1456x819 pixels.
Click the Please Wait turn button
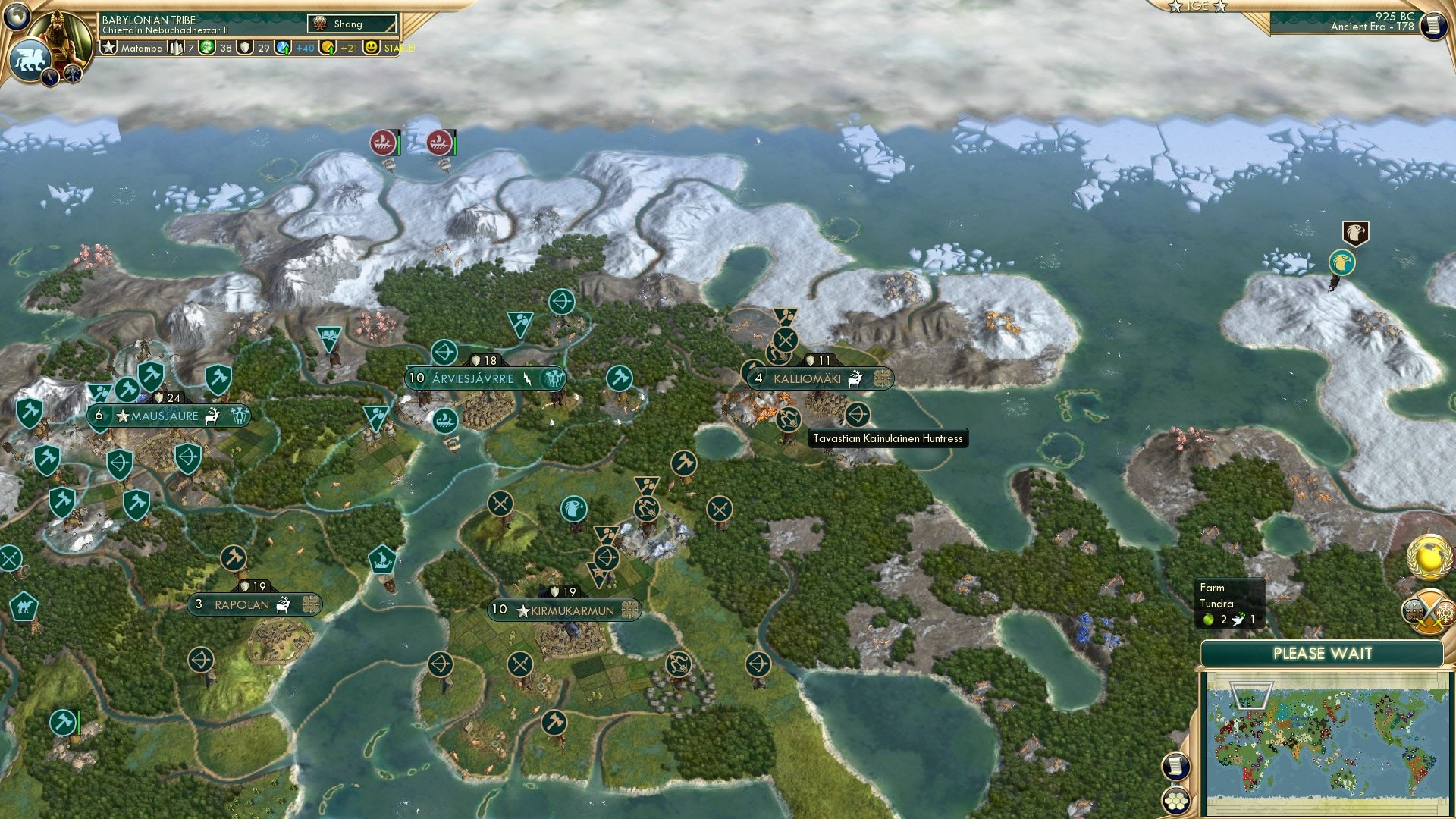click(1322, 654)
